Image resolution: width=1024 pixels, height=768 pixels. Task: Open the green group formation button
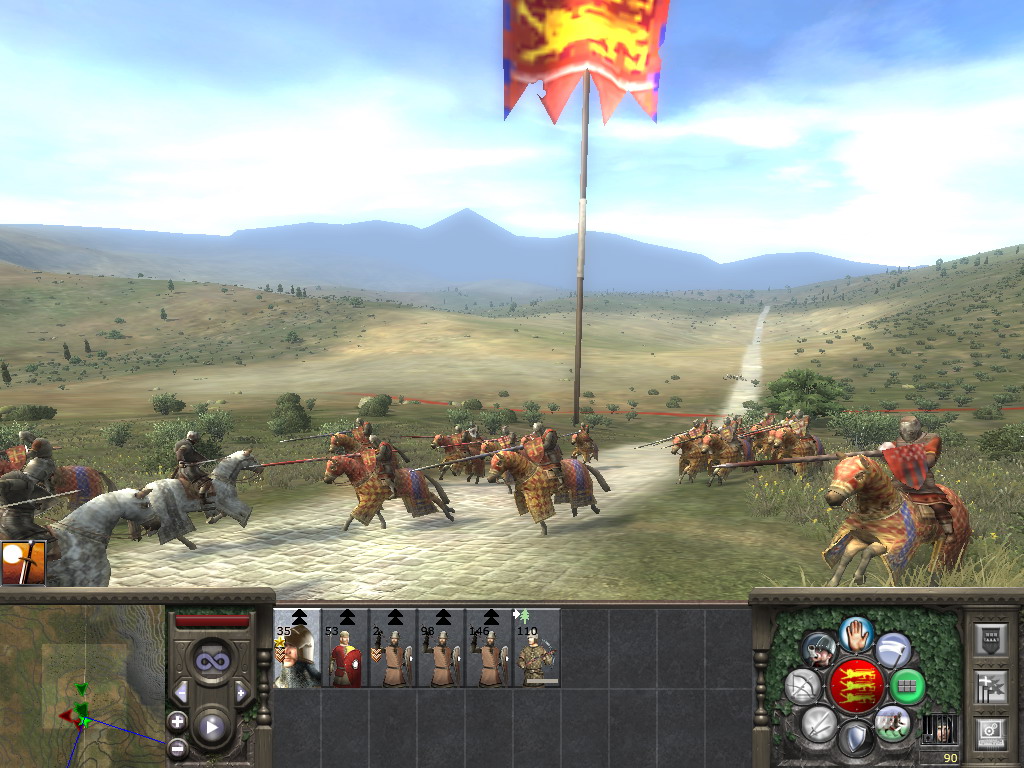point(908,686)
